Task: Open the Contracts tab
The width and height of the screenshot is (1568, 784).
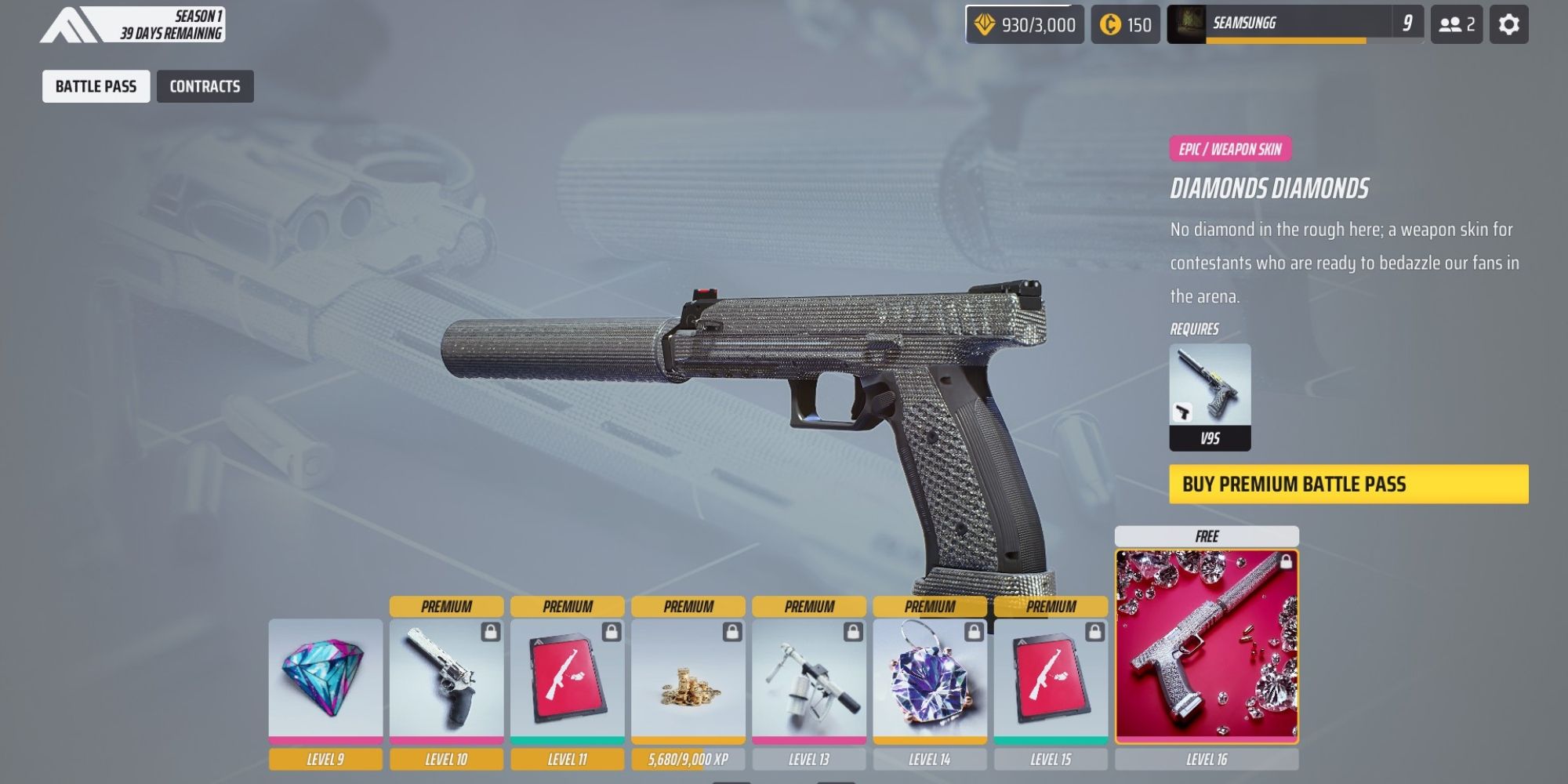Action: 205,86
